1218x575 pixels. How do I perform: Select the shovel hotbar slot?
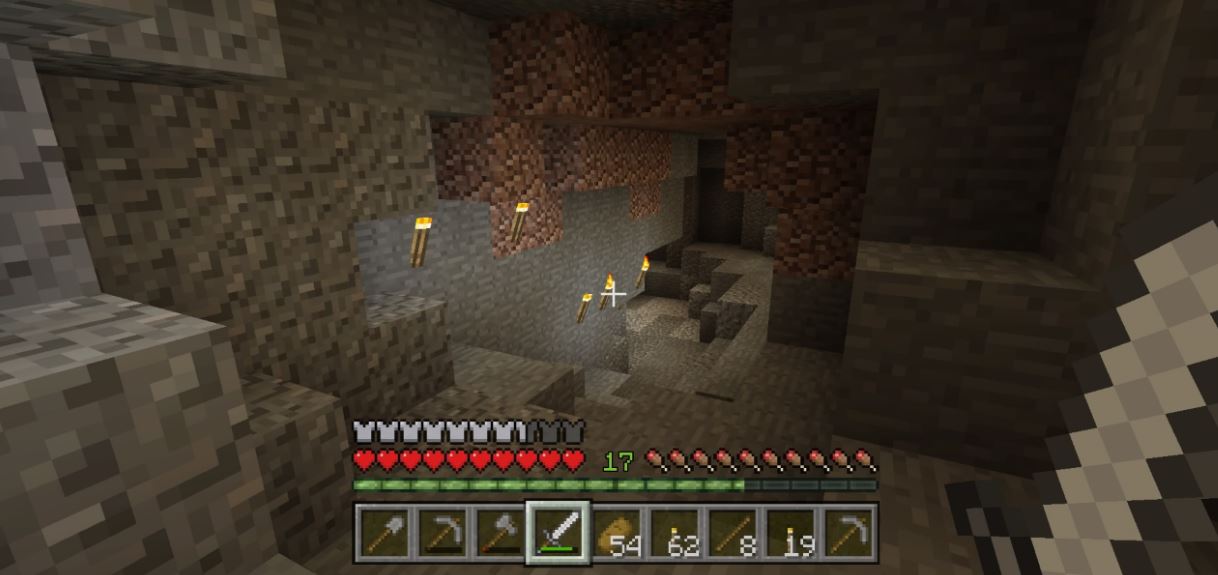383,533
